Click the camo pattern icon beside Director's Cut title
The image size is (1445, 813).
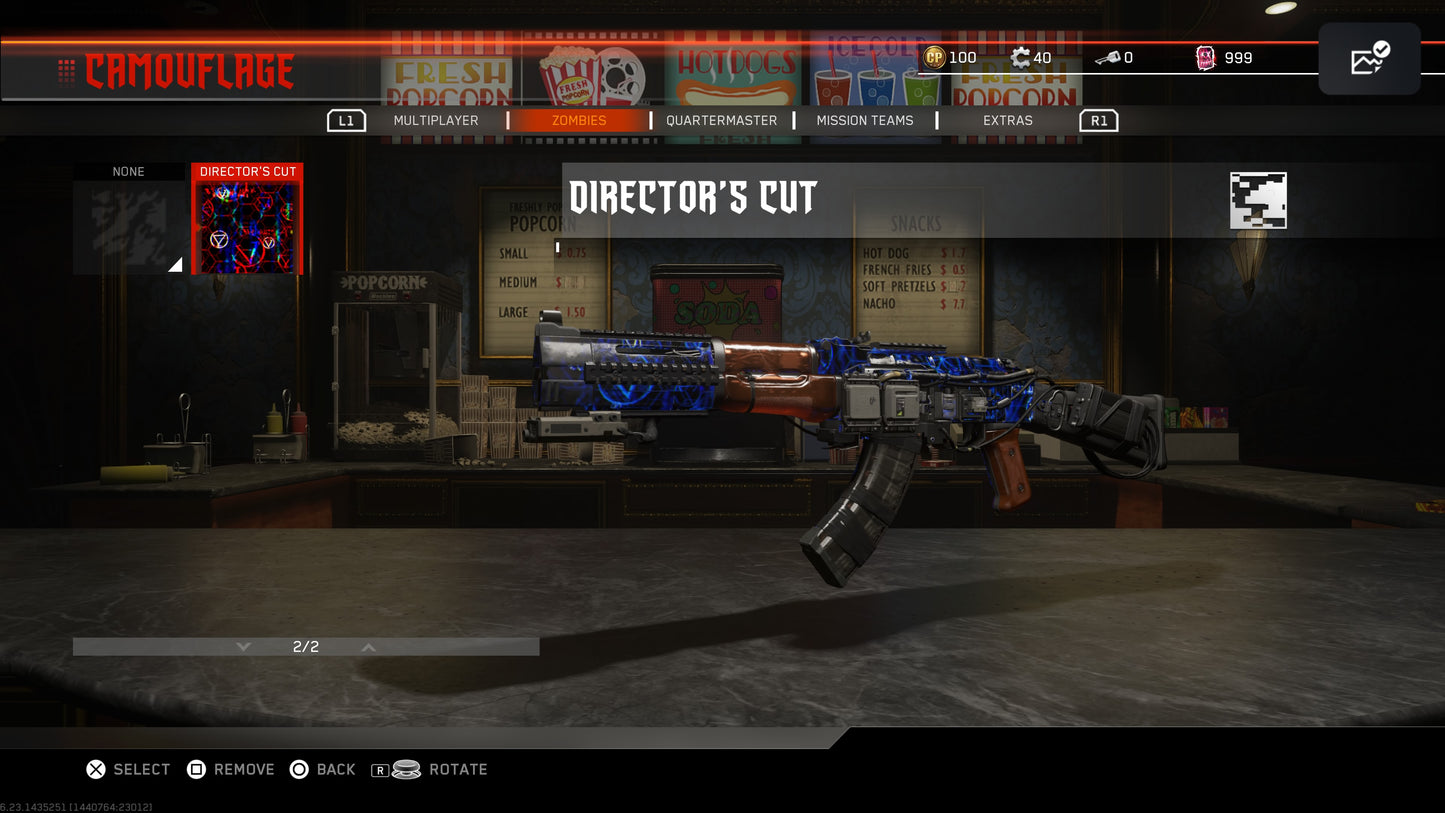click(x=1257, y=200)
